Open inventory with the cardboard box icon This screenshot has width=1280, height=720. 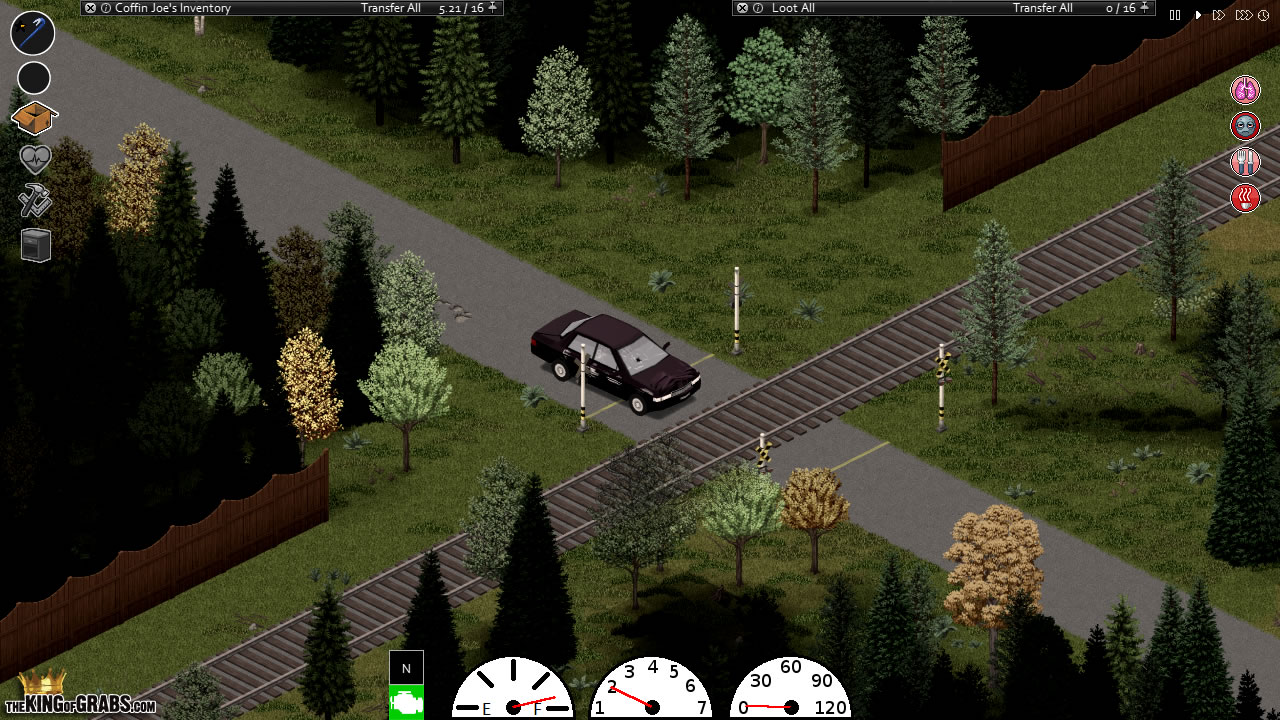(x=34, y=119)
